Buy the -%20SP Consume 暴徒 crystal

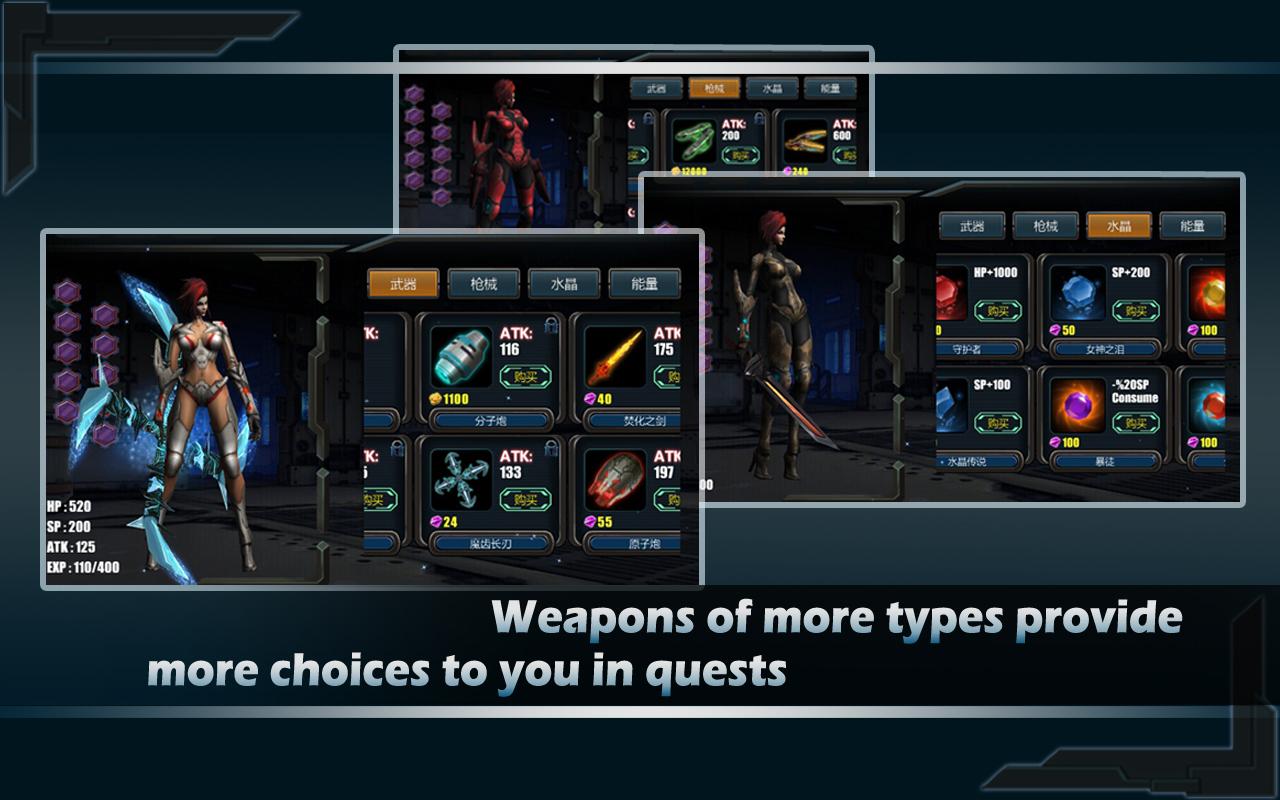(1136, 423)
